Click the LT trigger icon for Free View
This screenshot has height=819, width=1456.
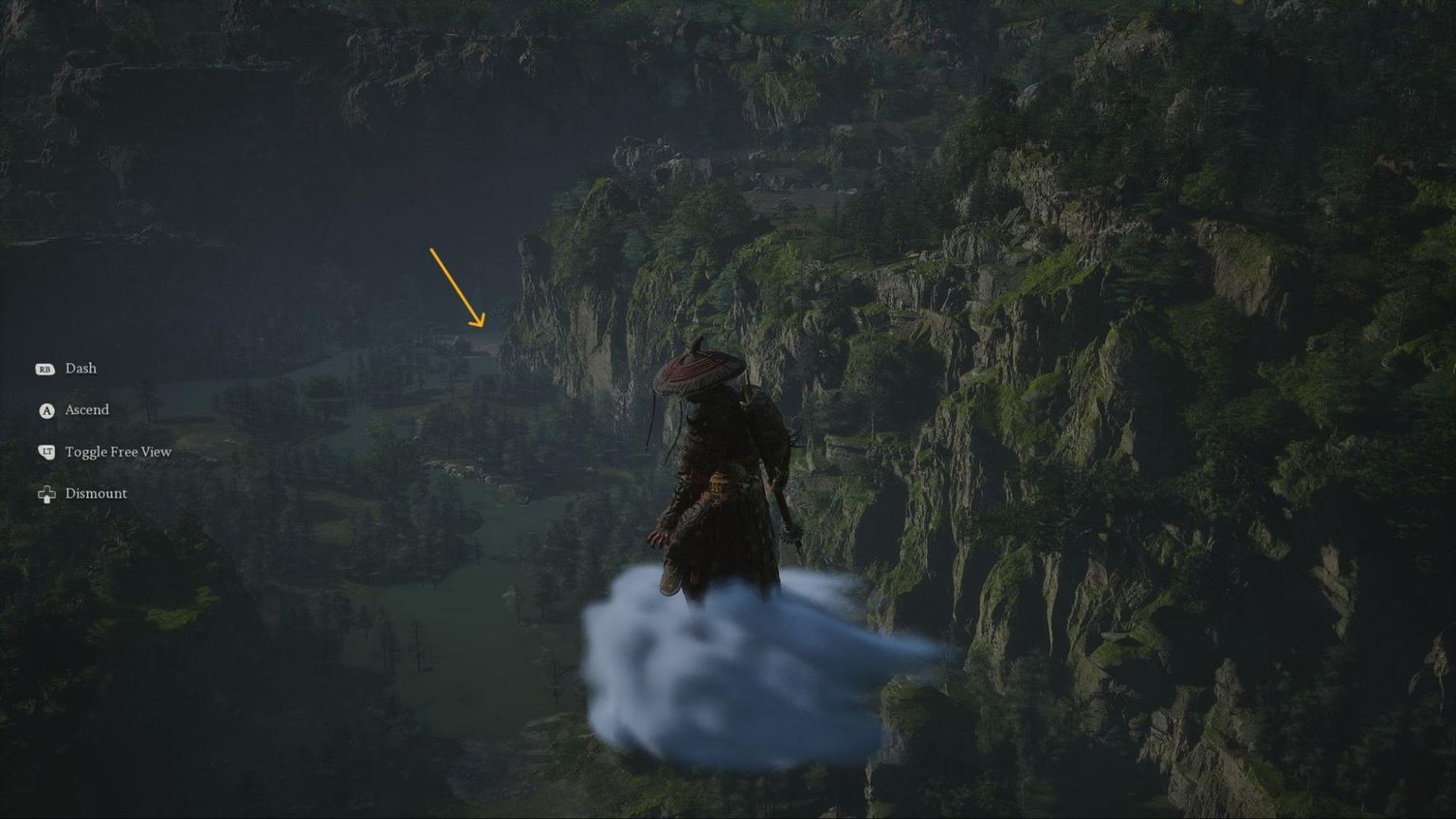[x=45, y=451]
